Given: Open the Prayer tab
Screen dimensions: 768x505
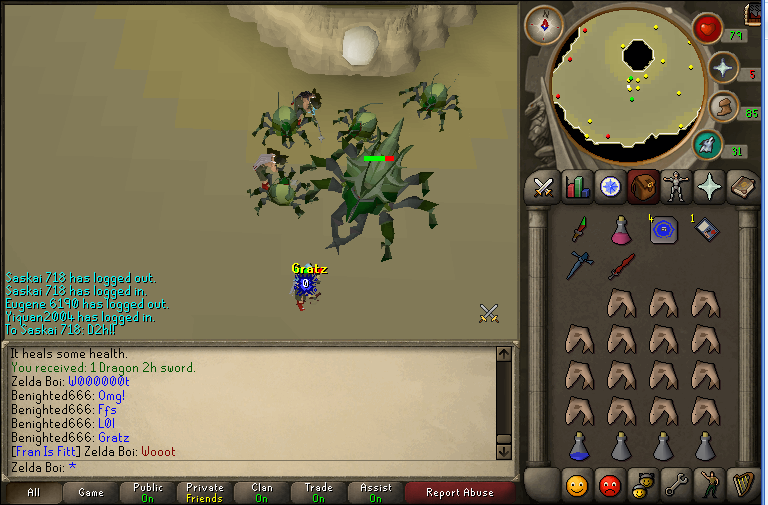Looking at the screenshot, I should click(709, 186).
